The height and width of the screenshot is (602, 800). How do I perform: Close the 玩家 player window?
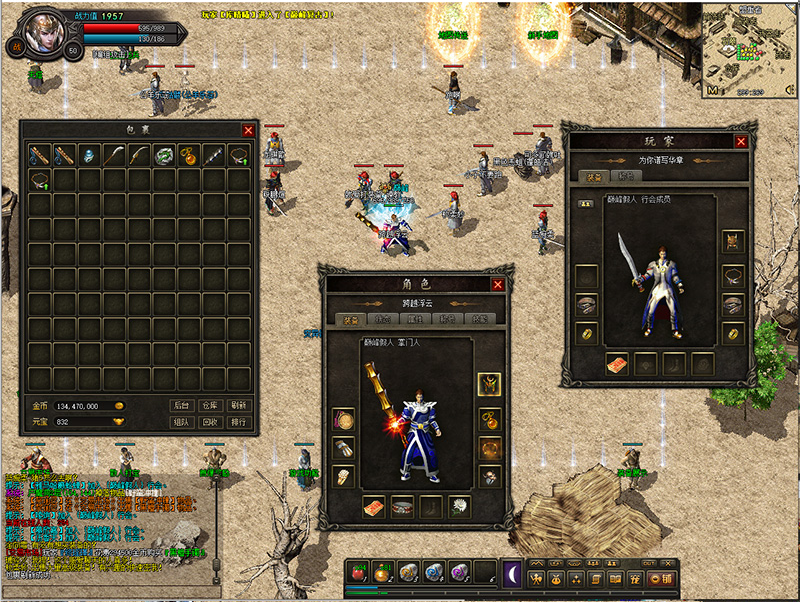pos(741,142)
